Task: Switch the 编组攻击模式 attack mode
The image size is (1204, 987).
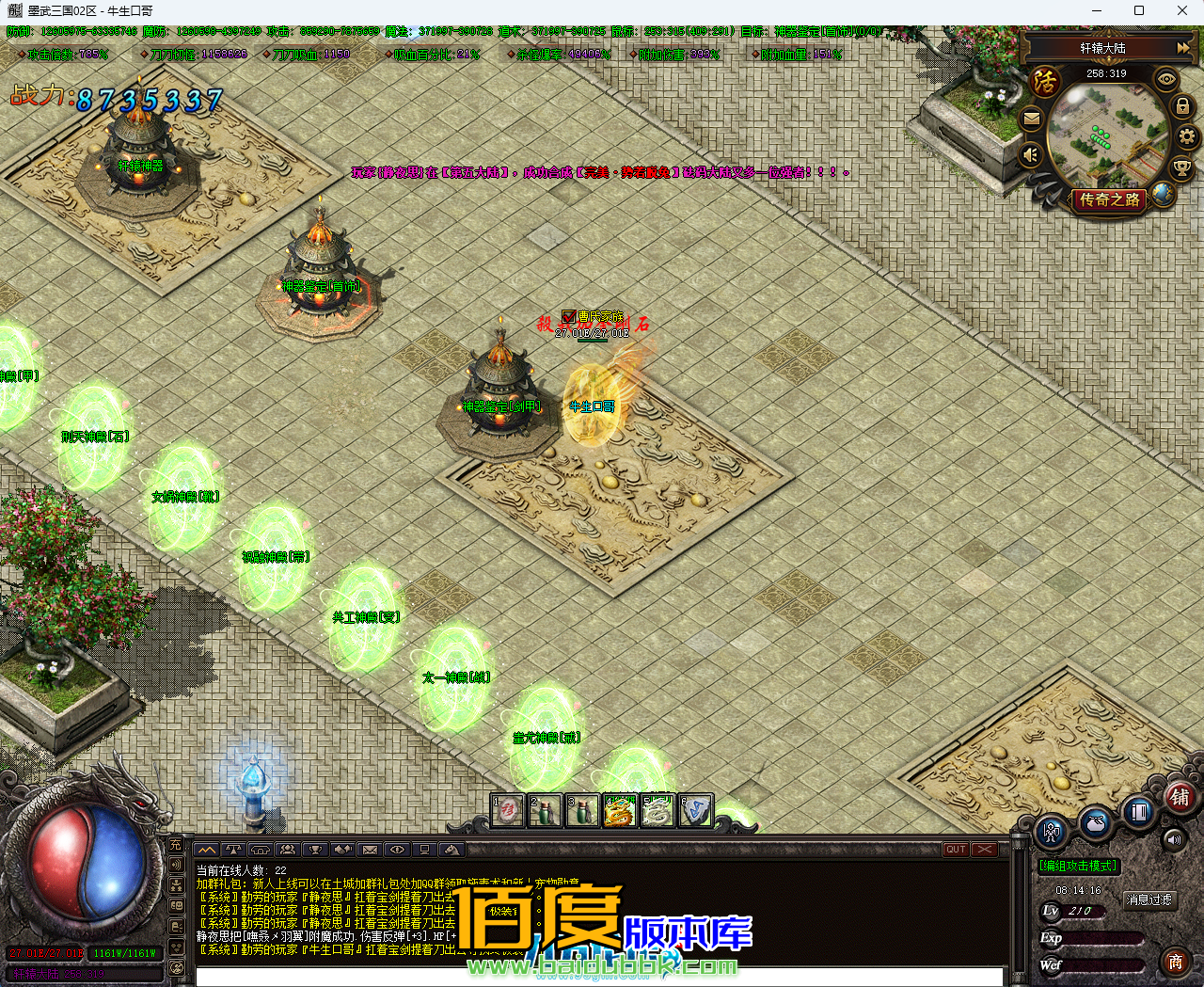Action: click(1078, 866)
